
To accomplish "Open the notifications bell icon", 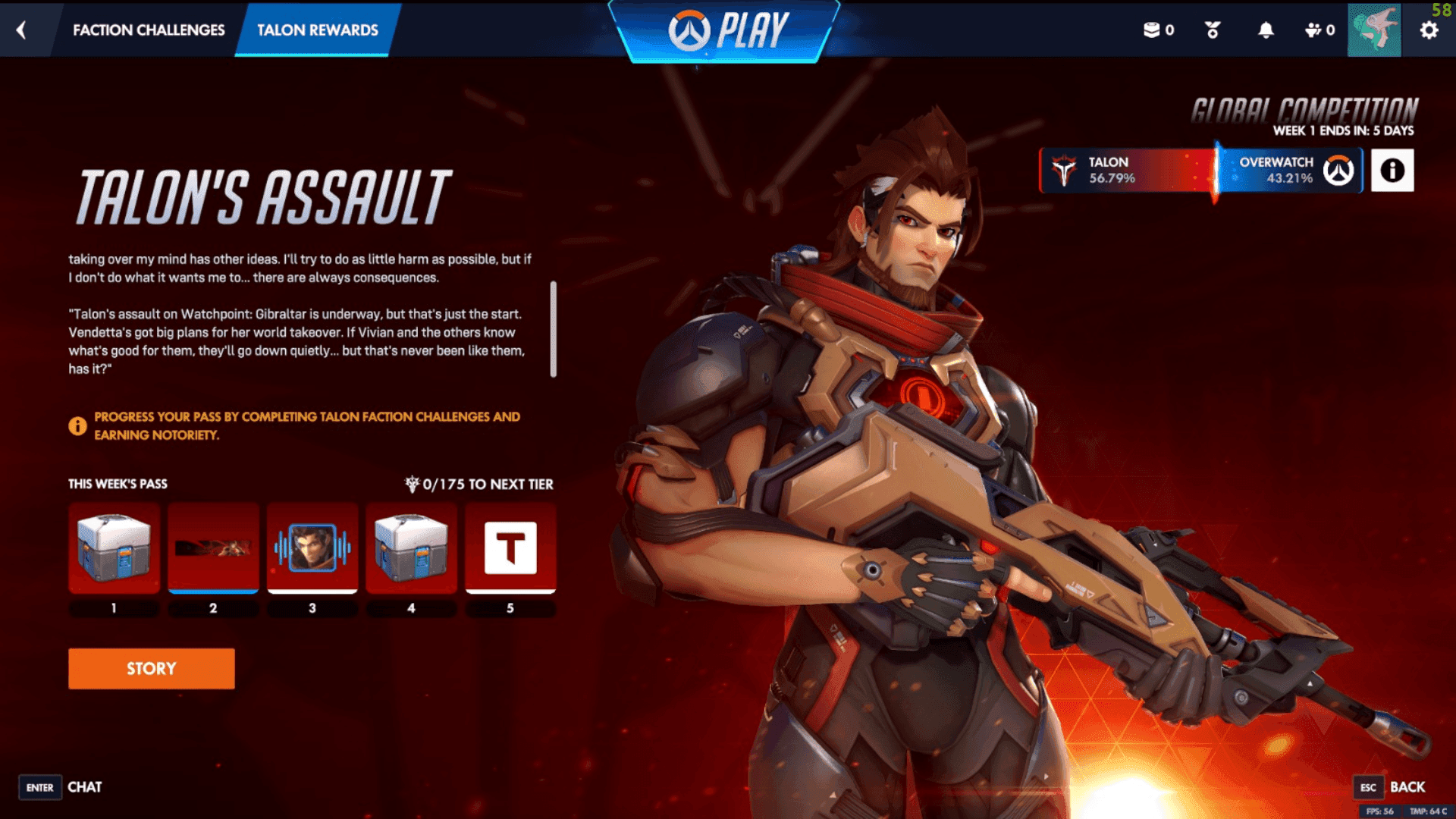I will [x=1266, y=30].
